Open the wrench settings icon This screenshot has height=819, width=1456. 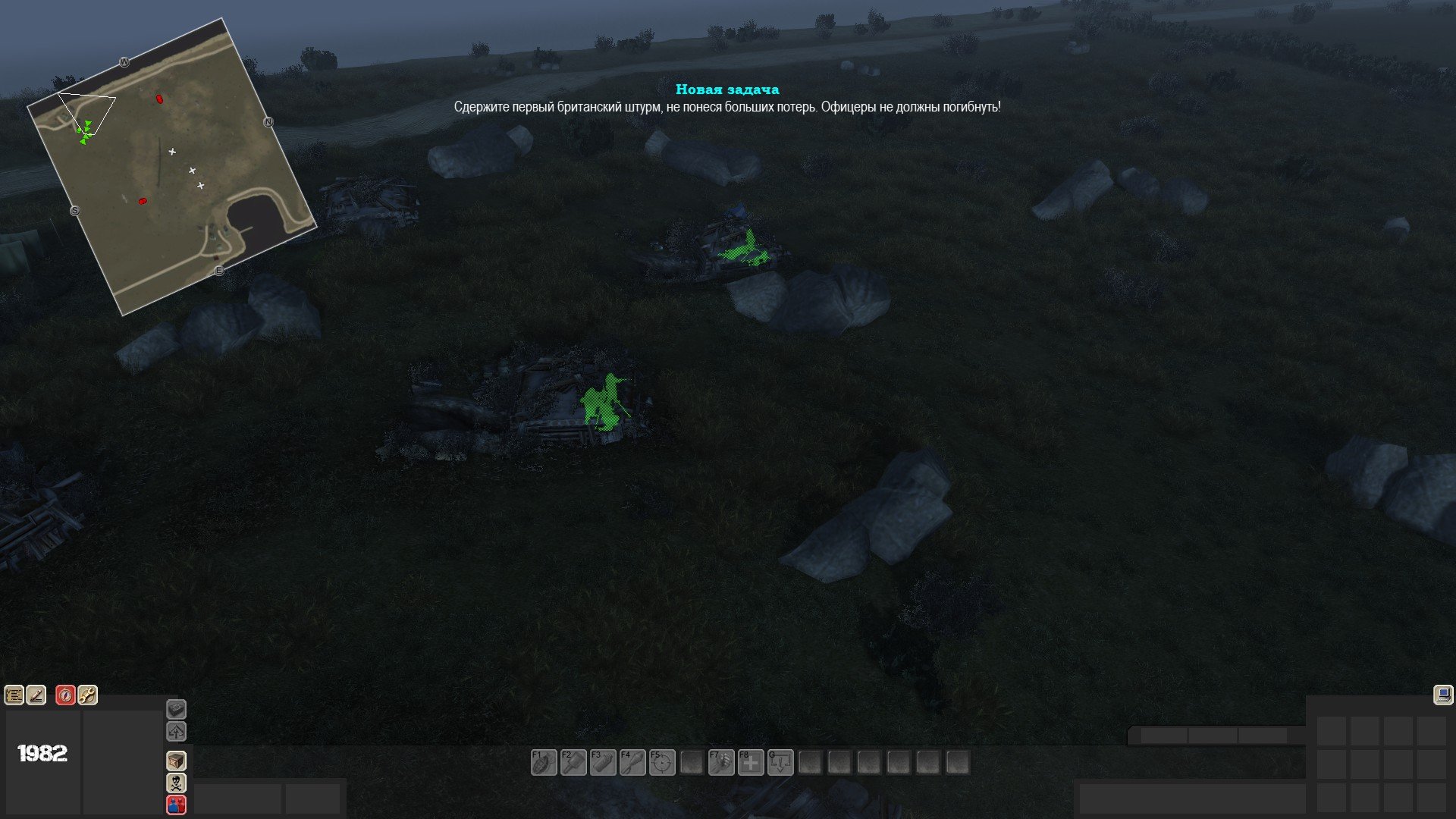(x=88, y=695)
